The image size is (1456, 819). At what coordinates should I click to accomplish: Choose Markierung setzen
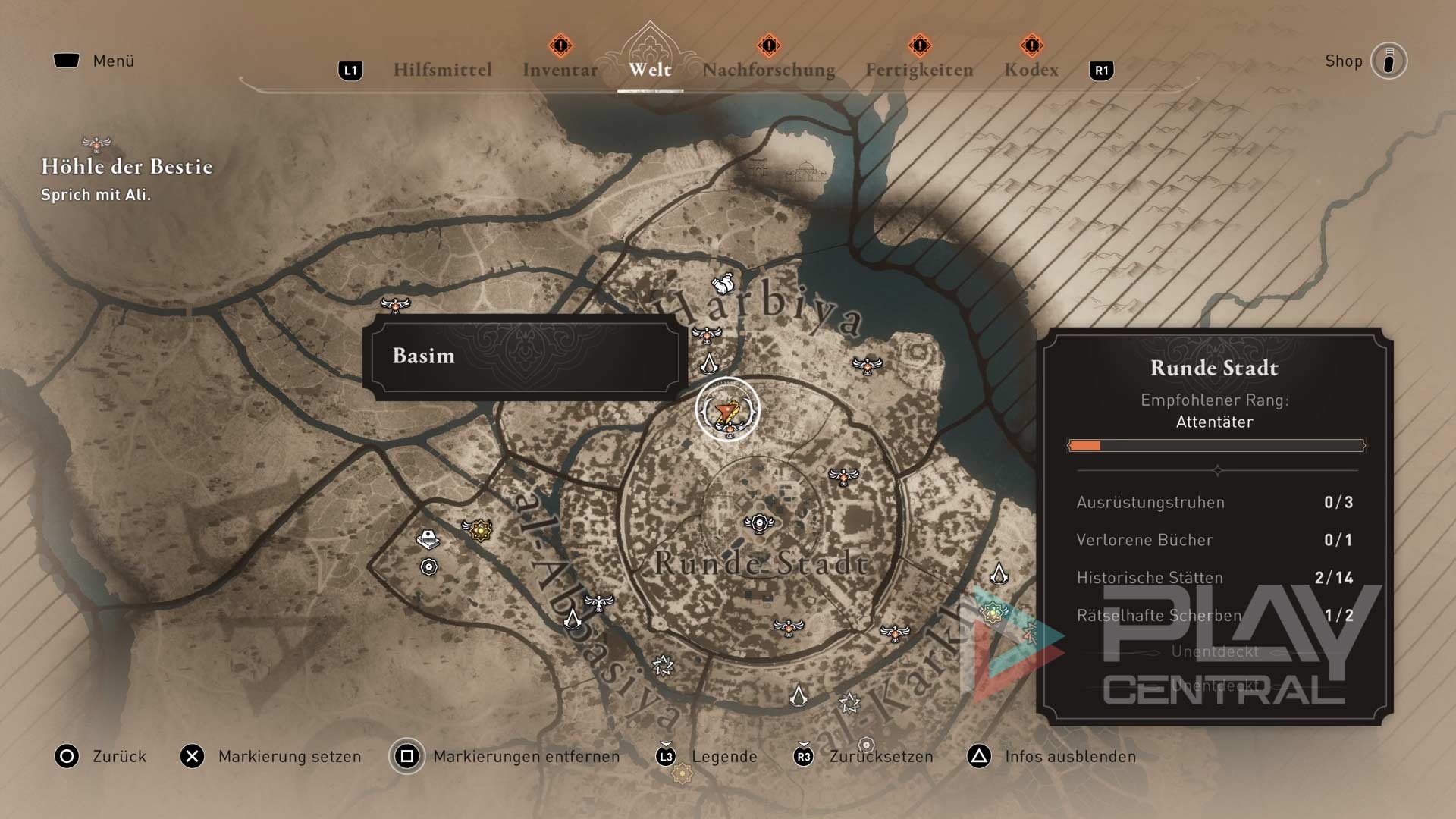pyautogui.click(x=271, y=756)
